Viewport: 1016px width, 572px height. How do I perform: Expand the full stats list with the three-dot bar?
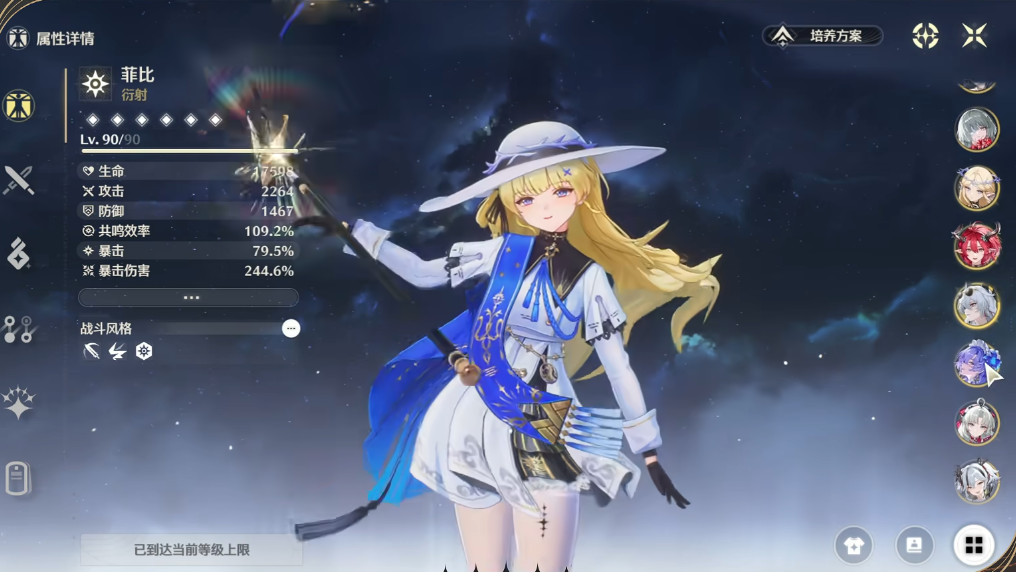188,297
